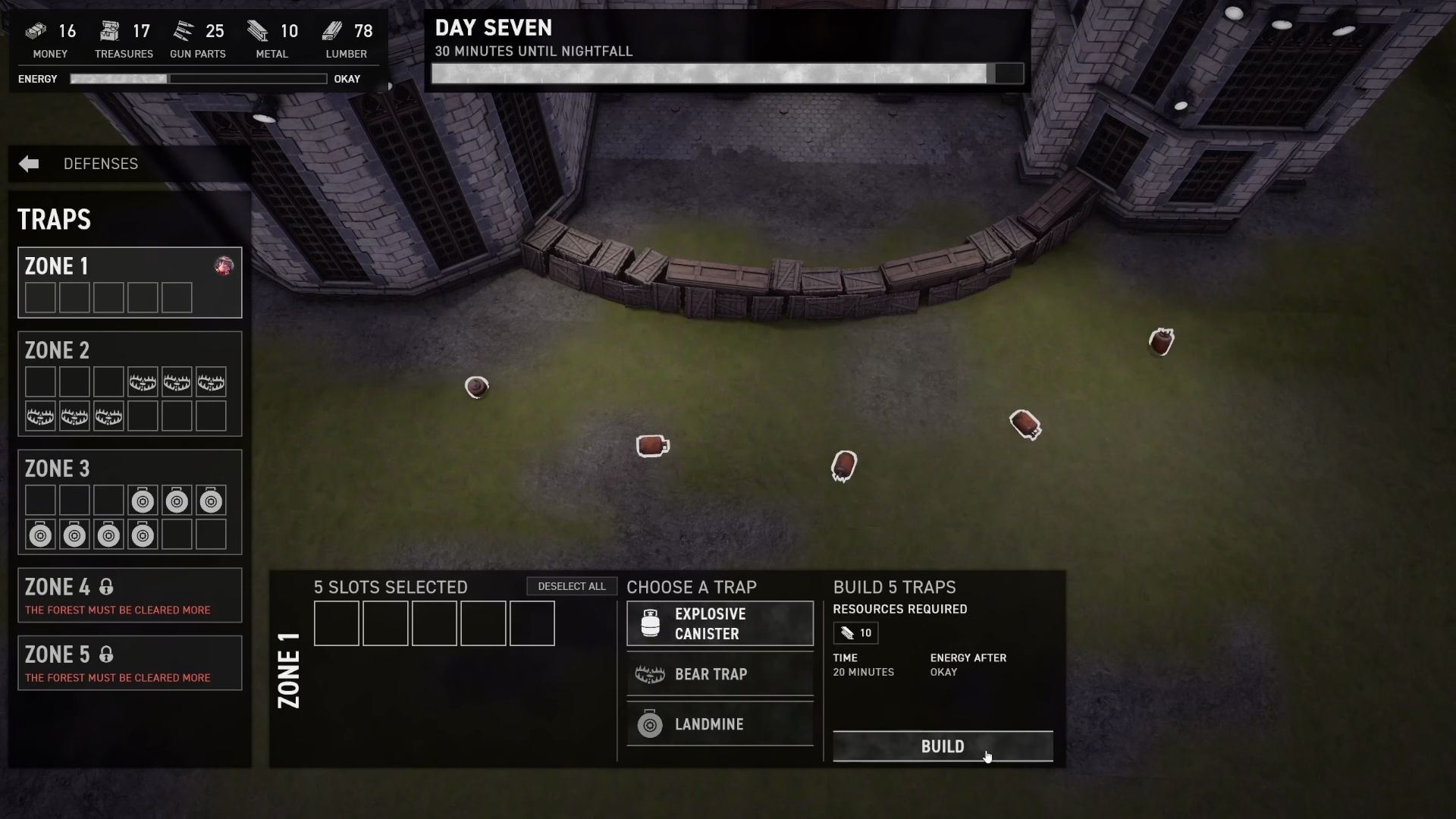Open the Zone 3 landmine panel

tap(129, 502)
